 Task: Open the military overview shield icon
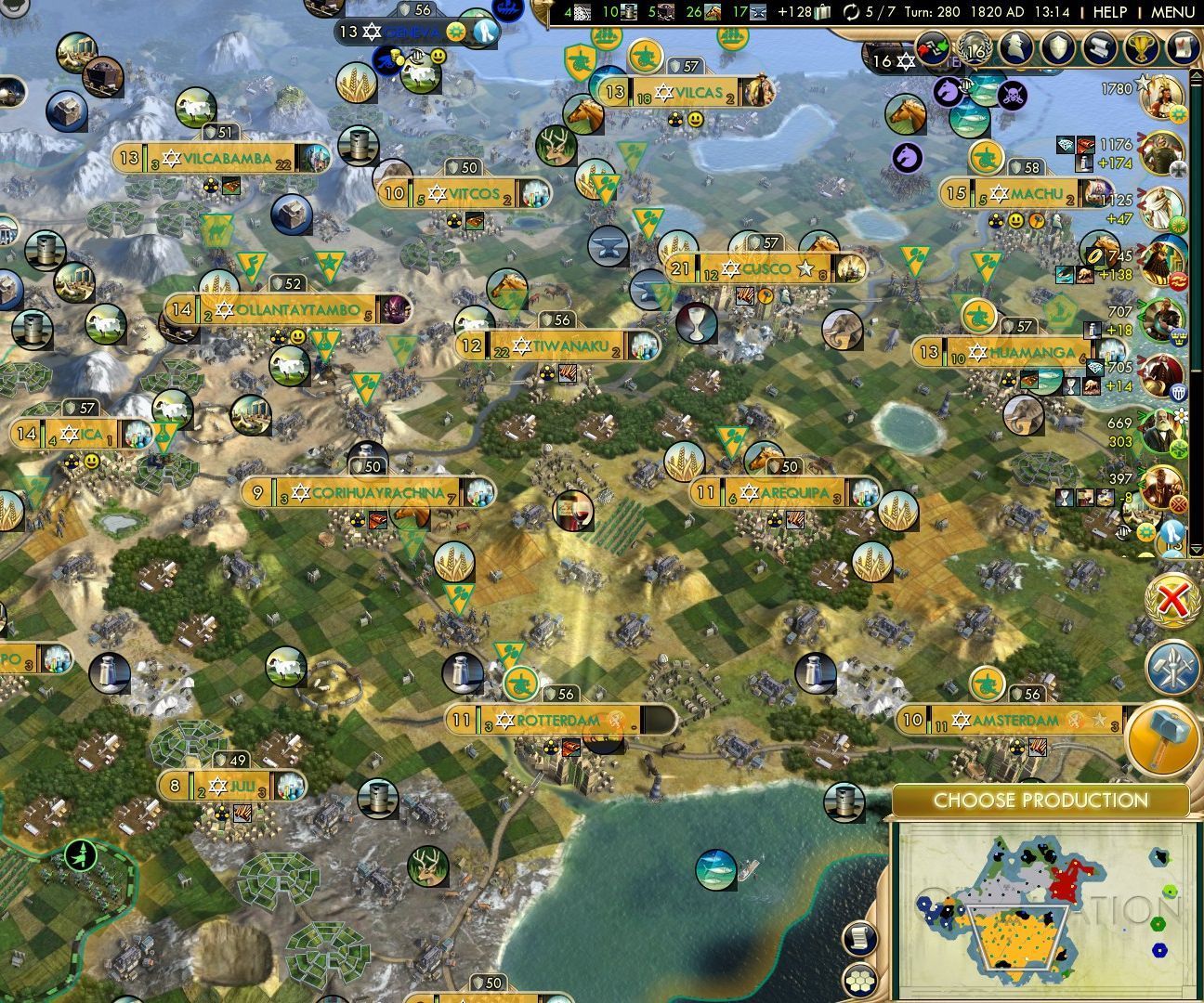pyautogui.click(x=1059, y=47)
